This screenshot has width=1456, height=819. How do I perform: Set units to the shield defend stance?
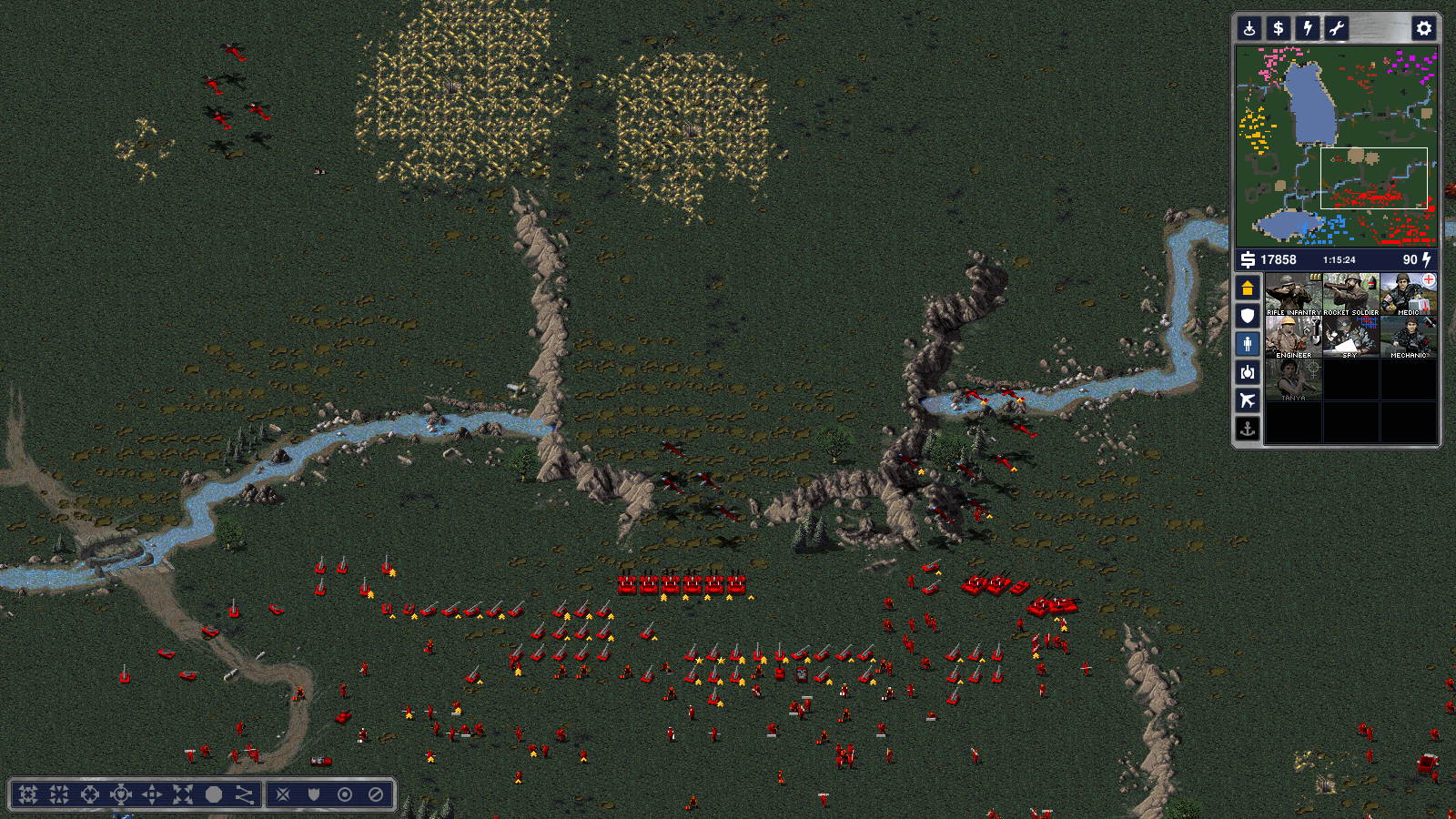[x=314, y=794]
